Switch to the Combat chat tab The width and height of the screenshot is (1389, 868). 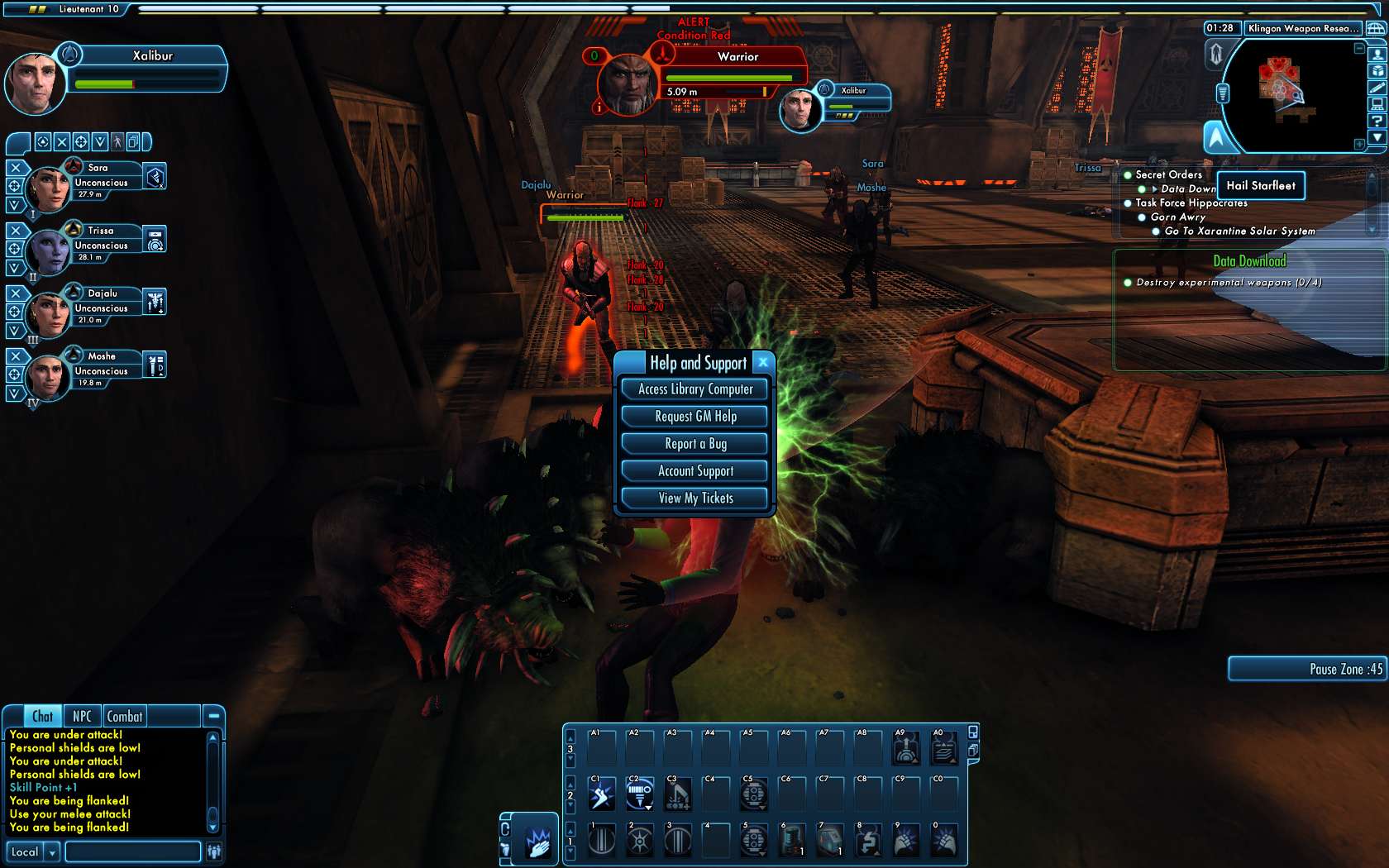point(124,717)
